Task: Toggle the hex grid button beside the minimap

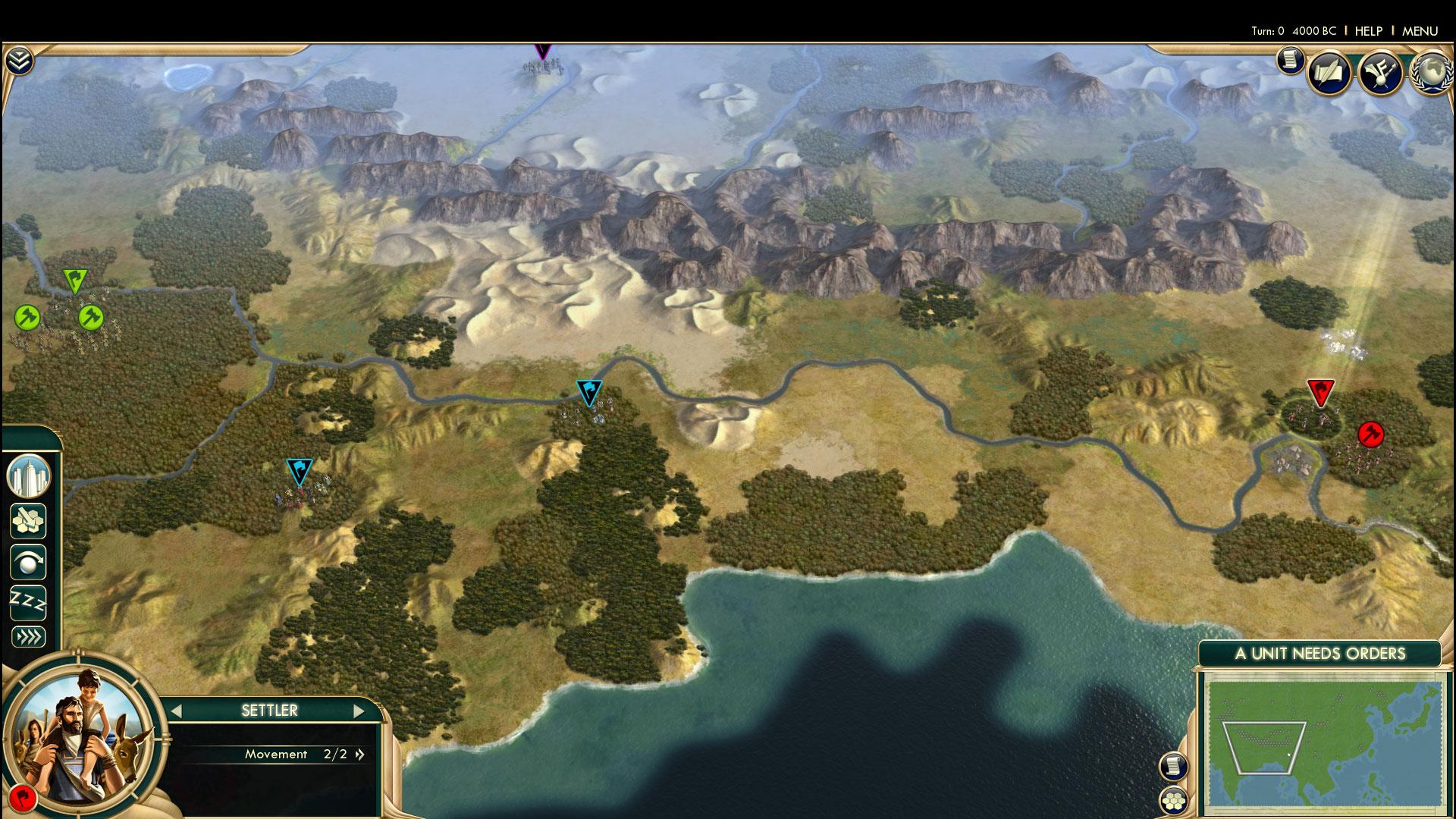Action: [1173, 800]
